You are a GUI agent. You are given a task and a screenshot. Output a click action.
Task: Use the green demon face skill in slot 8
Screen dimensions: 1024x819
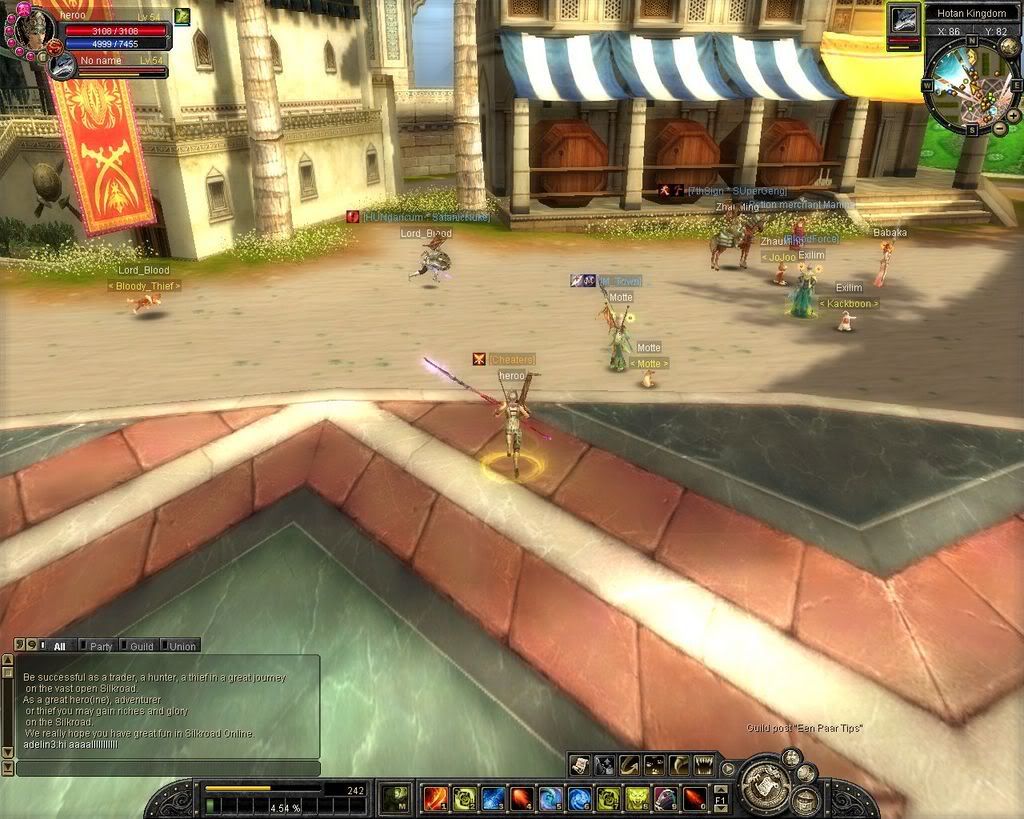click(x=637, y=798)
